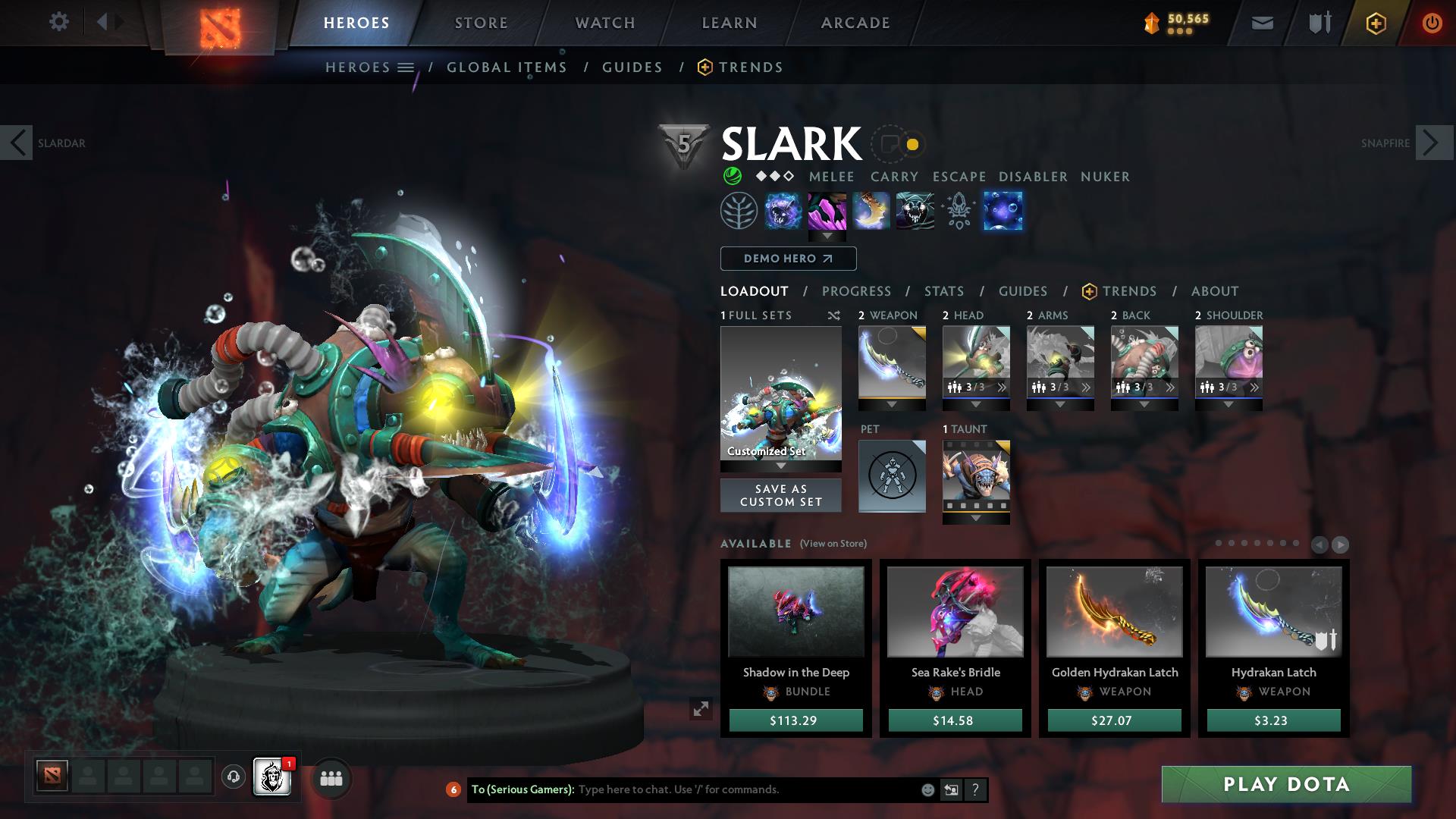Click the friends list icon at the bottom

[330, 779]
